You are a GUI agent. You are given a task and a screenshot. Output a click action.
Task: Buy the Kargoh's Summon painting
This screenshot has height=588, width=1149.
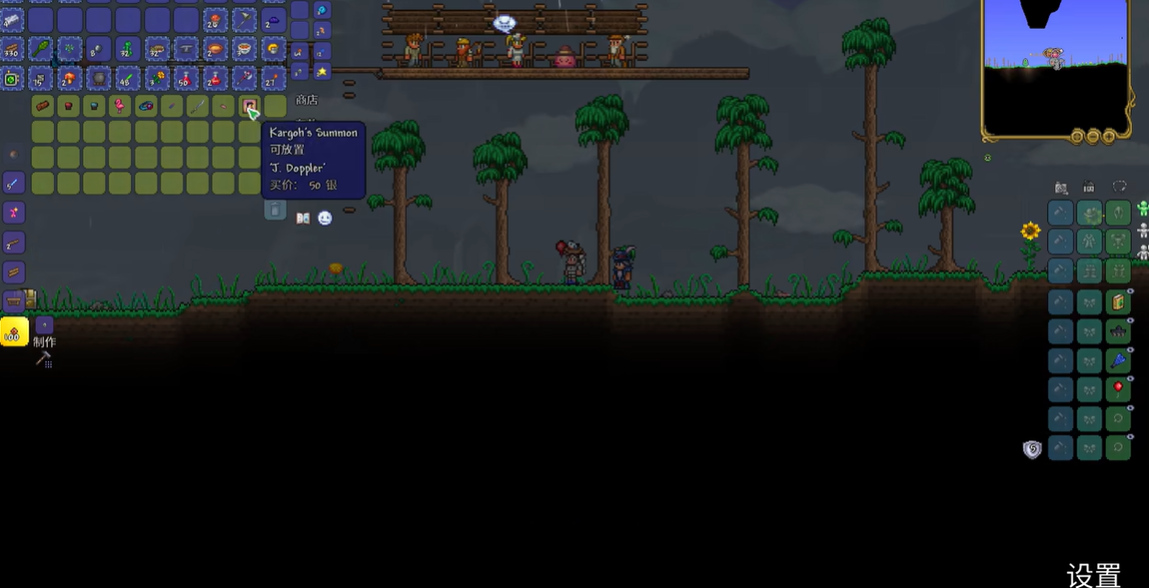pyautogui.click(x=249, y=105)
